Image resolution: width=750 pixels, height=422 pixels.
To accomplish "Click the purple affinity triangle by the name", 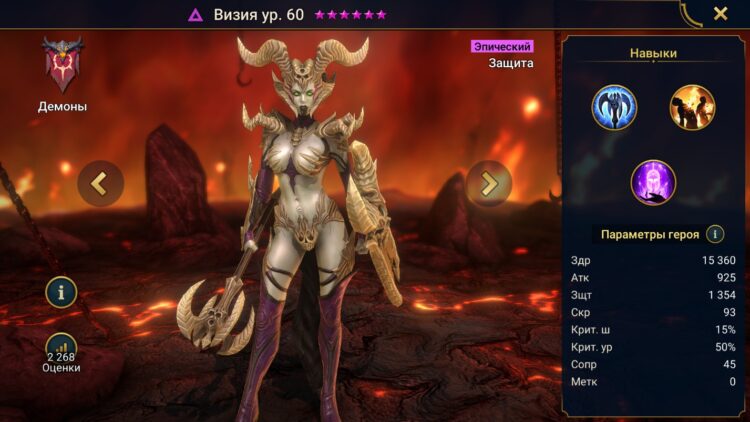I will [x=196, y=15].
